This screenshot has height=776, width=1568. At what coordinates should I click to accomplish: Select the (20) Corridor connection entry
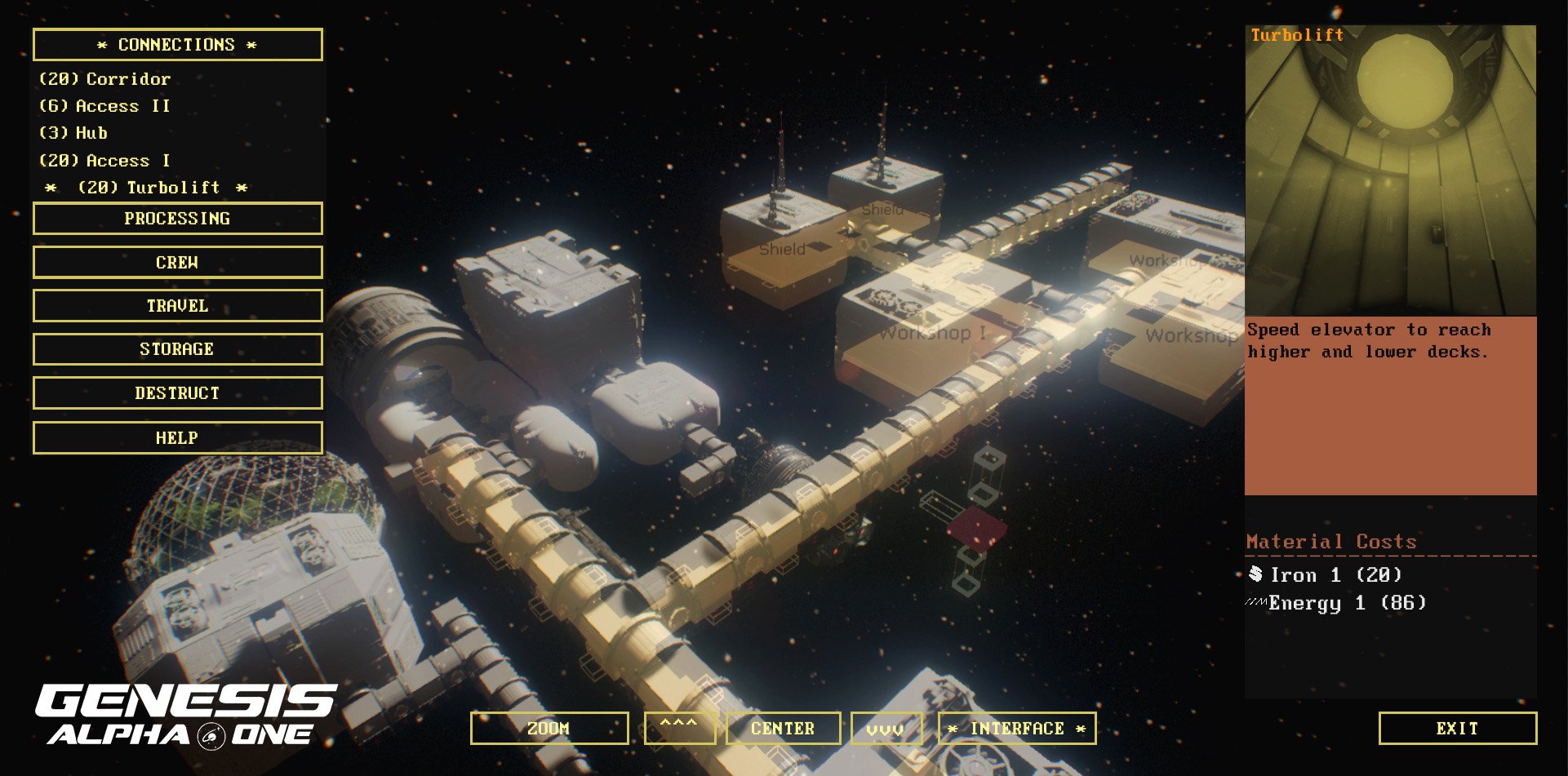(104, 78)
